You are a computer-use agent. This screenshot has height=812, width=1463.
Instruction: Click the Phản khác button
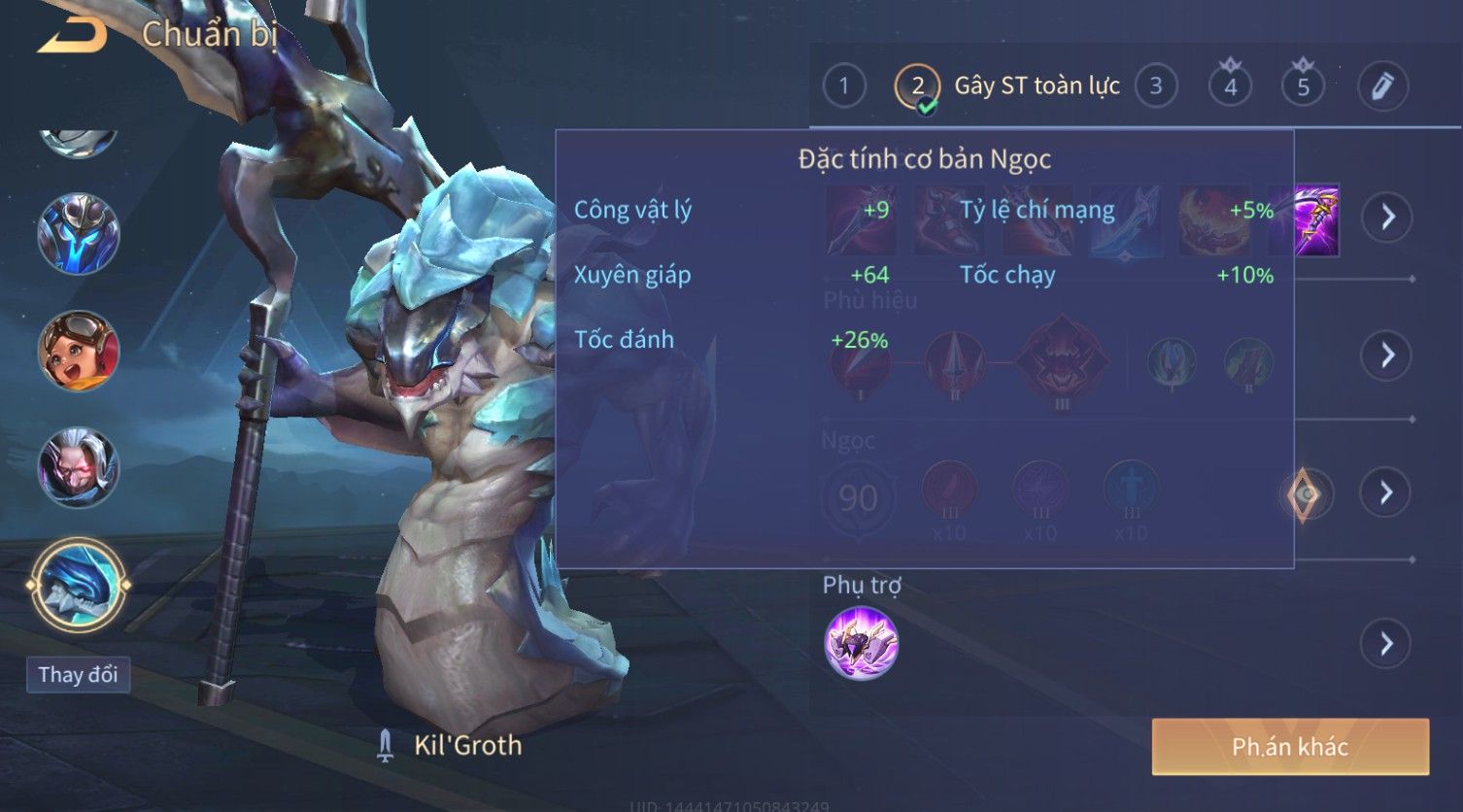pos(1289,746)
